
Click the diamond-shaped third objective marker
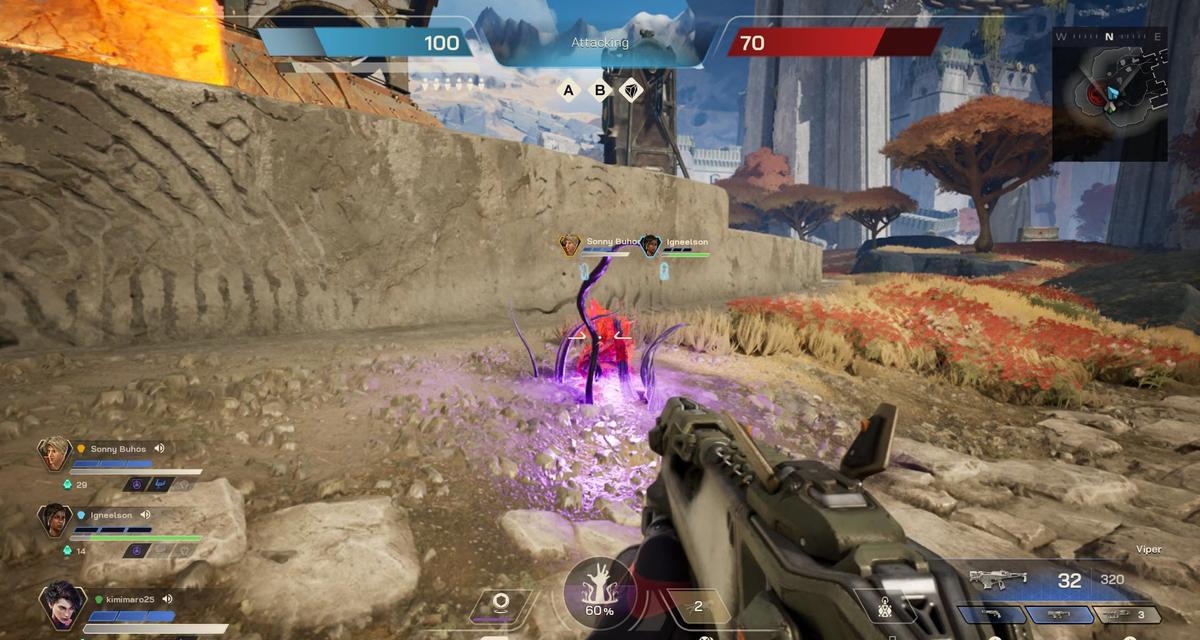(631, 91)
